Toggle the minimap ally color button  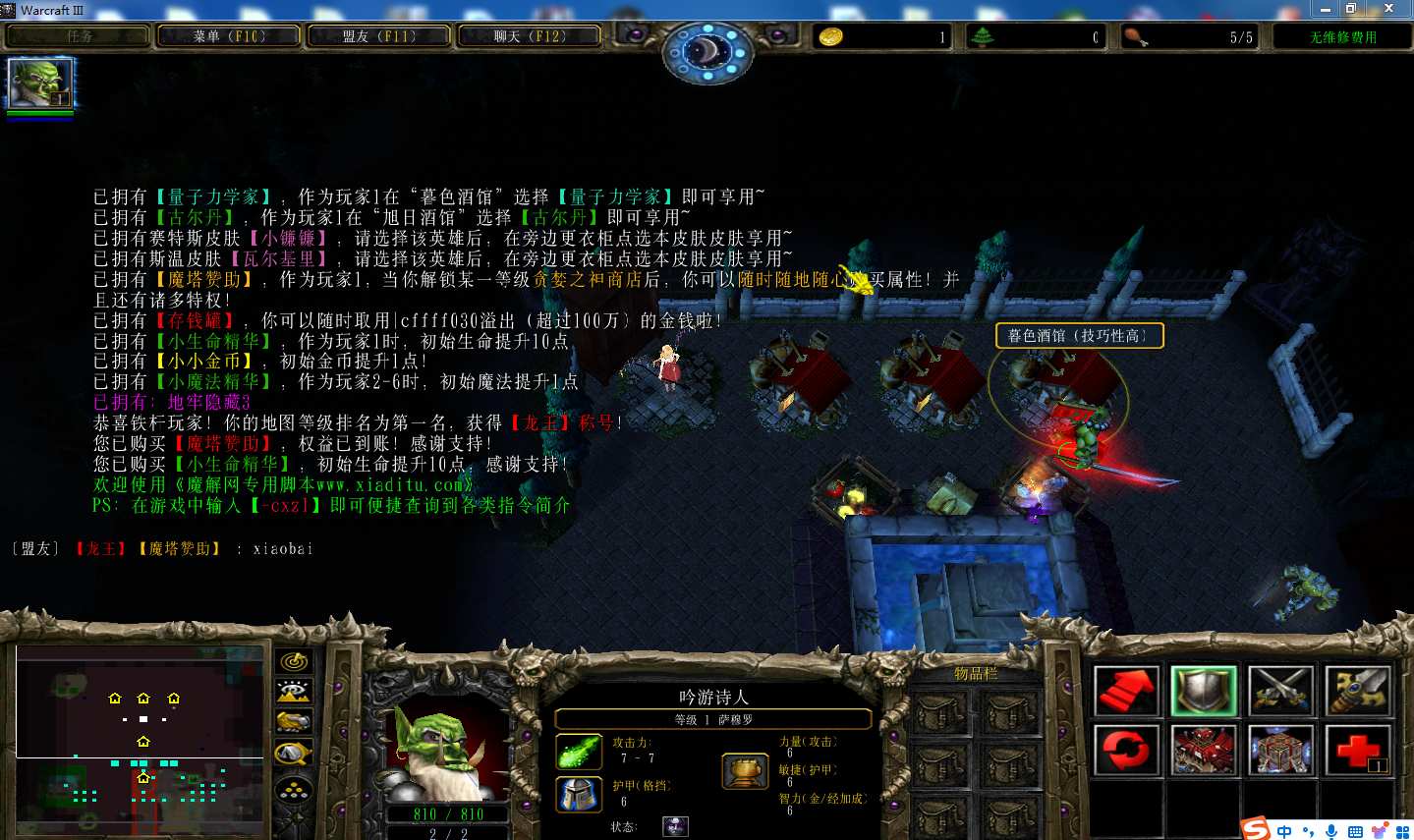pos(294,723)
